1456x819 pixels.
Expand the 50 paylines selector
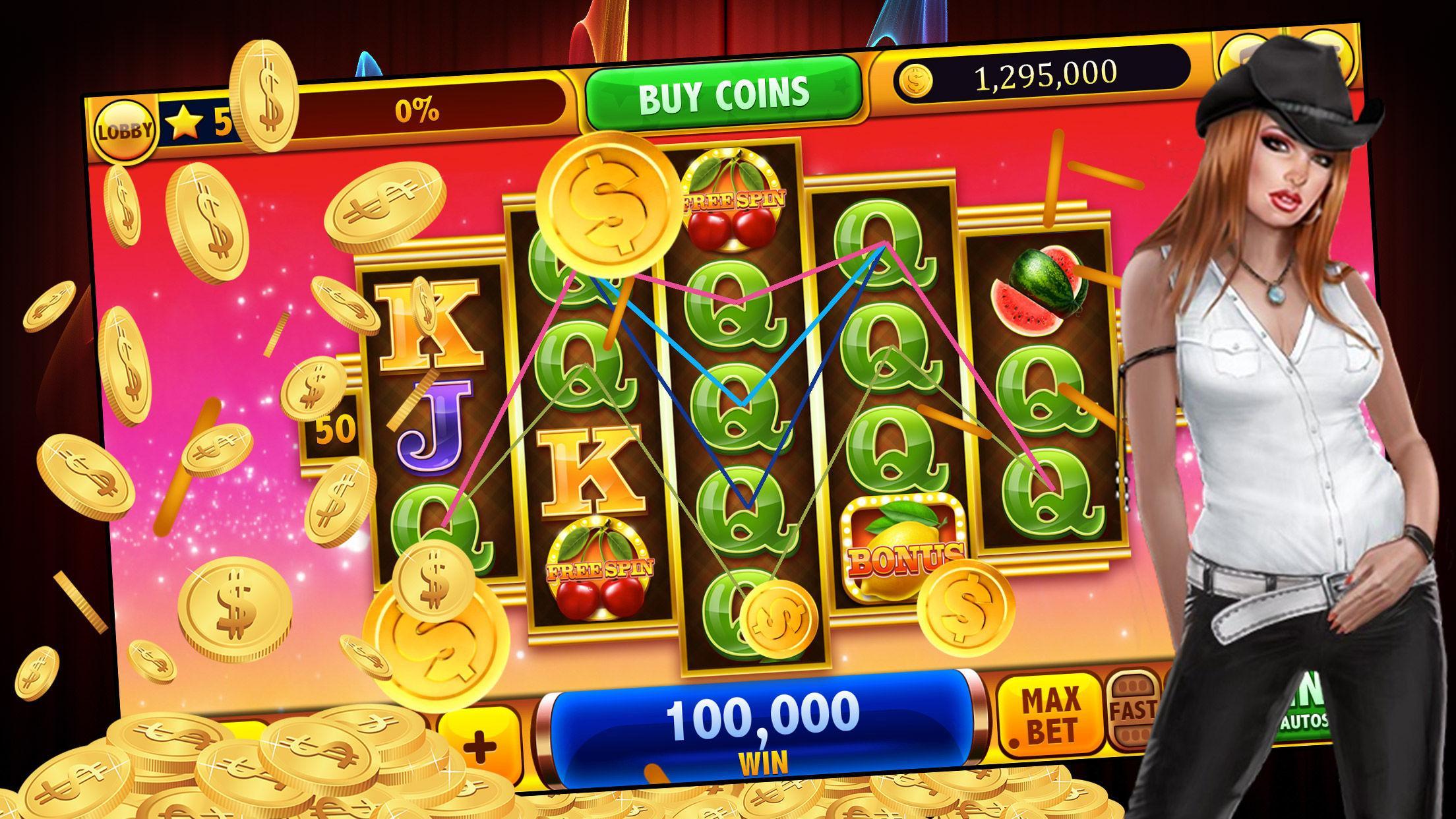point(336,429)
